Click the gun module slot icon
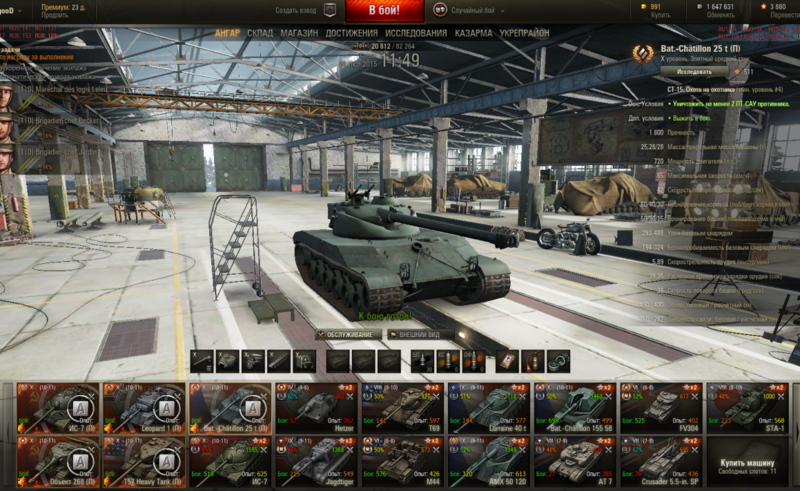 [202, 360]
